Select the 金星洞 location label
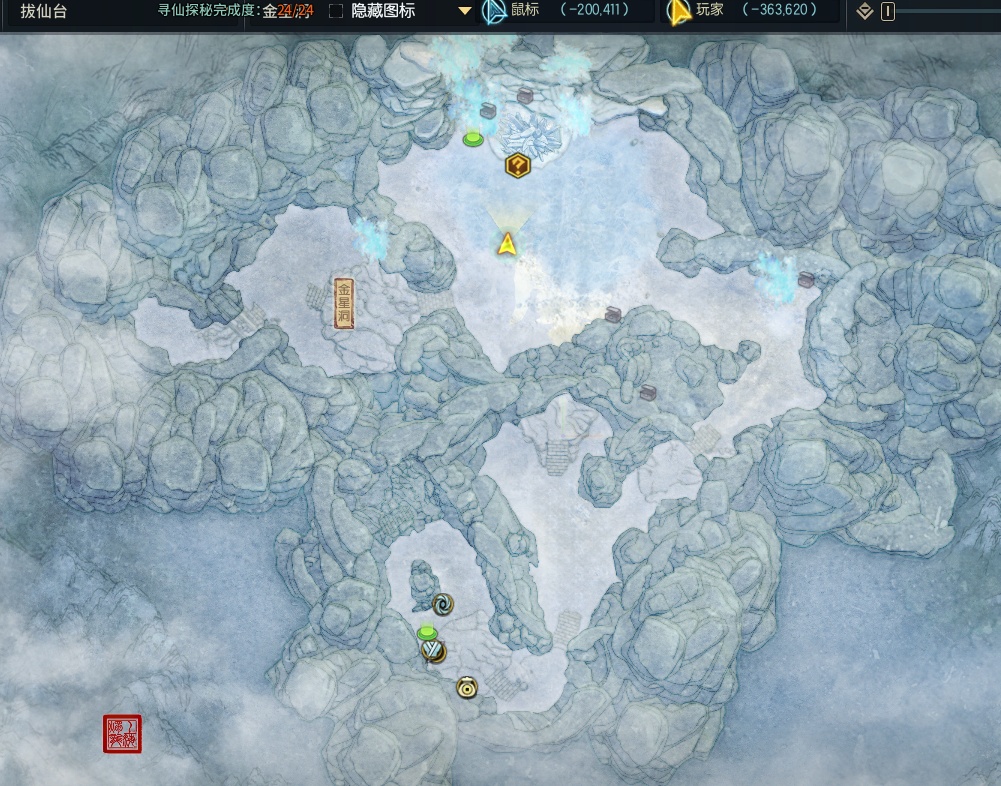This screenshot has width=1001, height=786. pos(344,303)
